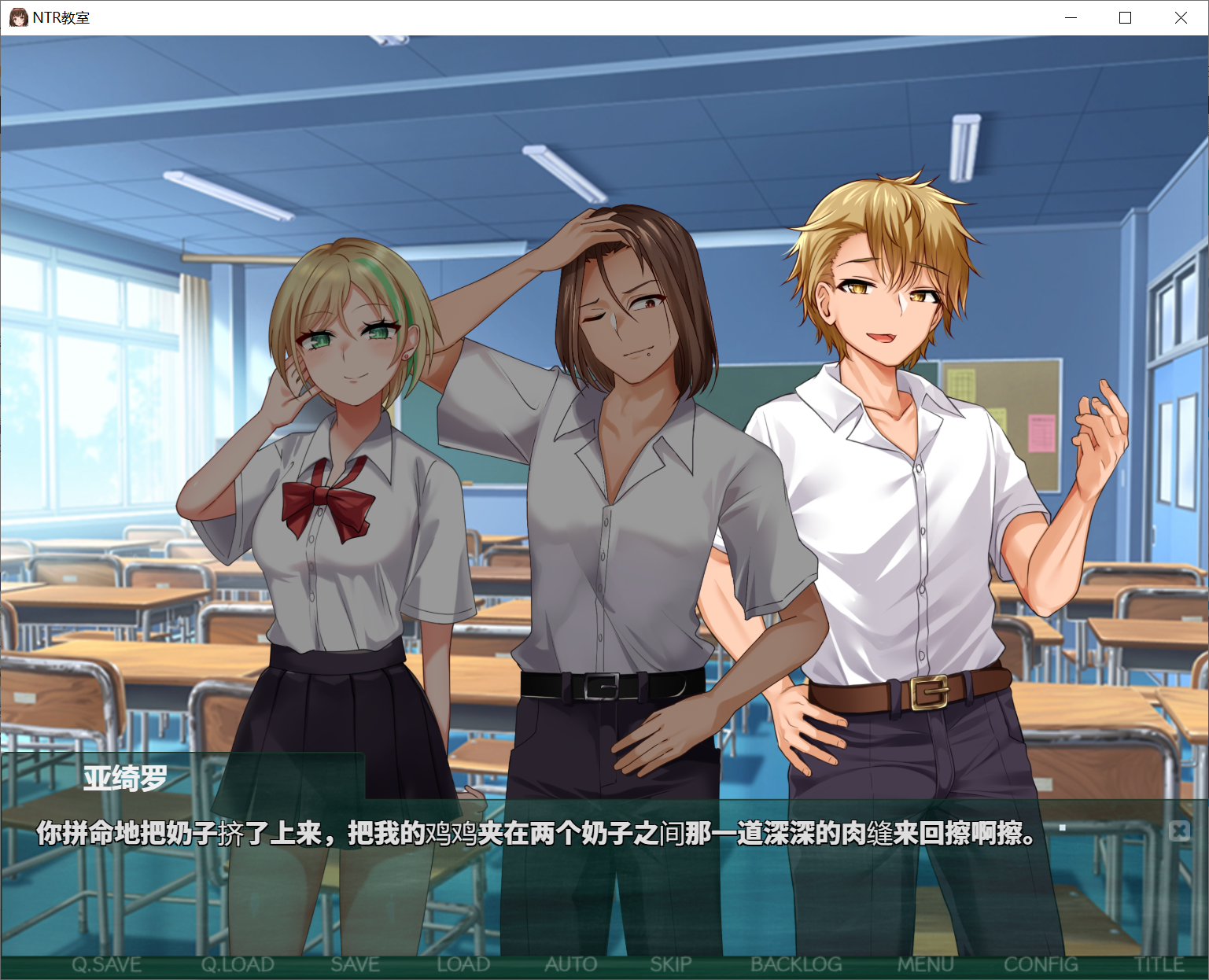
Task: Open the CONFIG settings
Action: click(1041, 964)
